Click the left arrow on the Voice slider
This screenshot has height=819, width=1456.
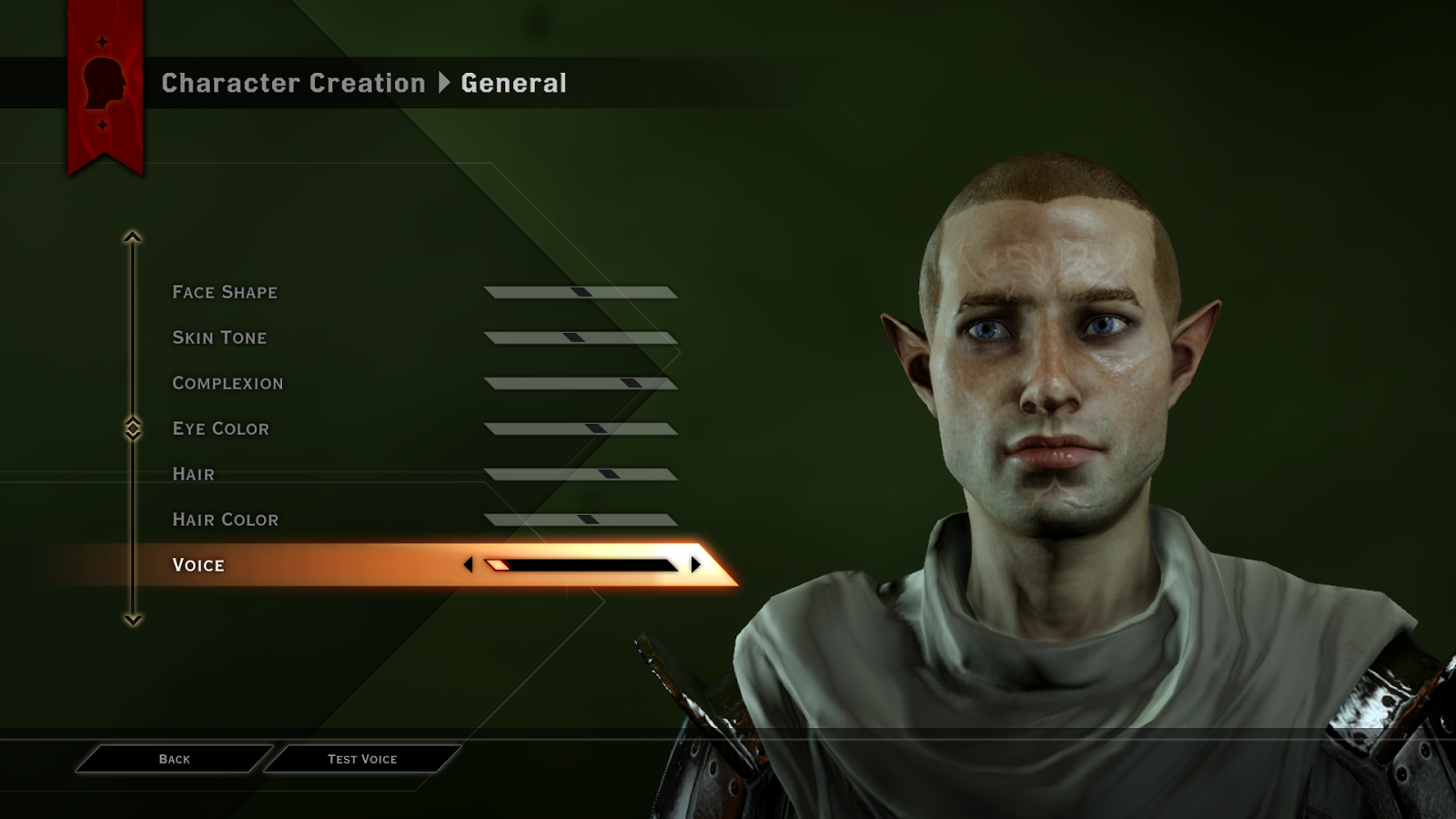tap(470, 565)
